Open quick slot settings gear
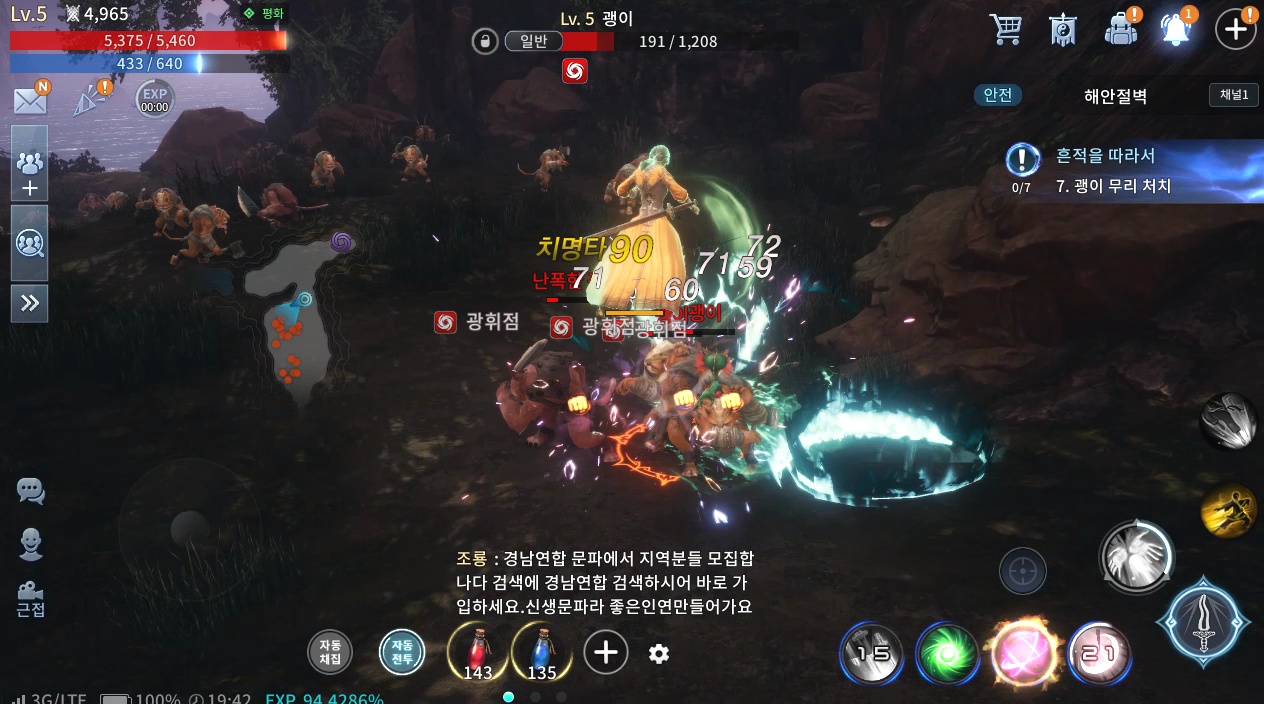The image size is (1264, 704). click(x=658, y=654)
